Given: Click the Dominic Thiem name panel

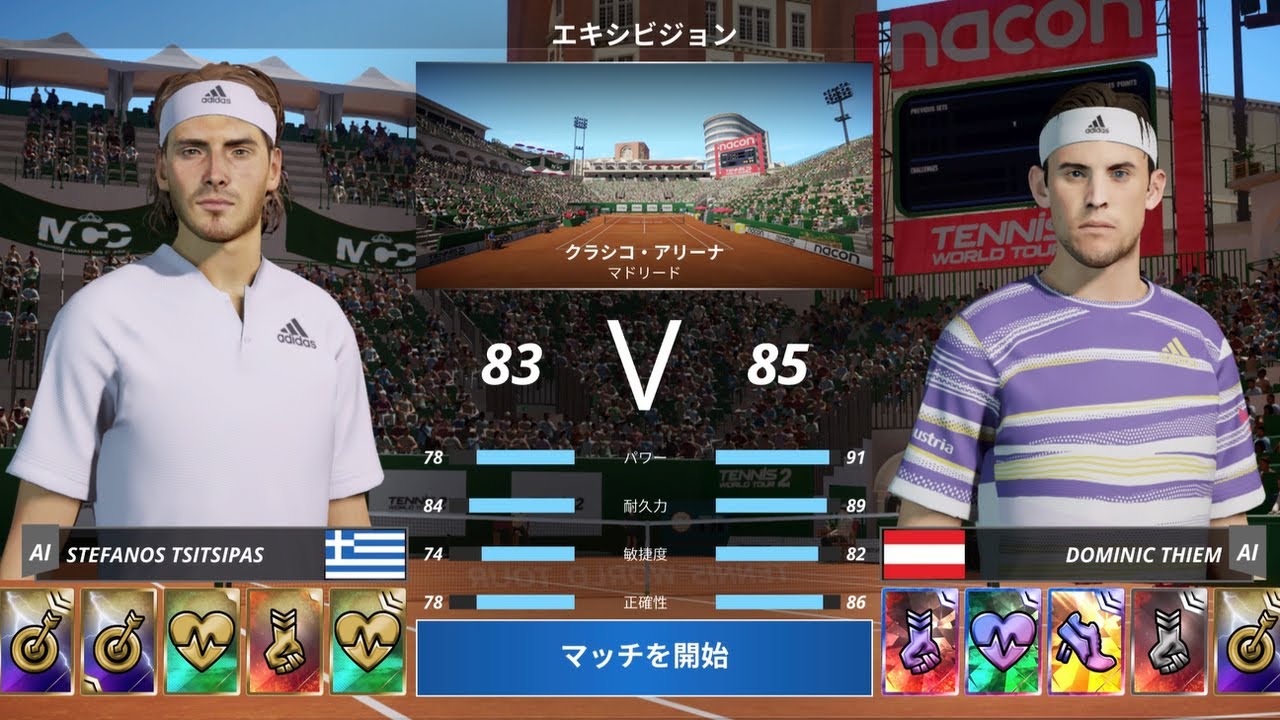Looking at the screenshot, I should point(1100,554).
